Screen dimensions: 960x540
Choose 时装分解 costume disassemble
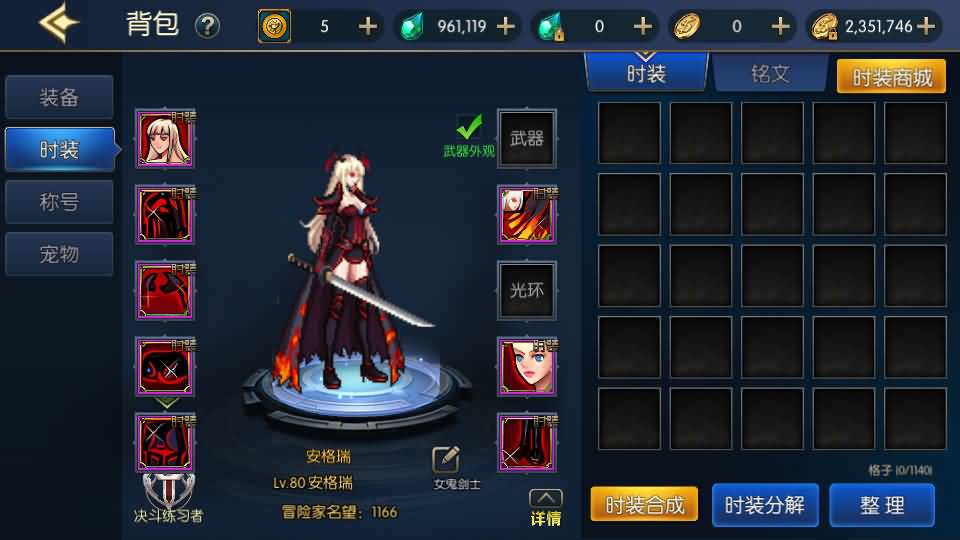[x=764, y=505]
